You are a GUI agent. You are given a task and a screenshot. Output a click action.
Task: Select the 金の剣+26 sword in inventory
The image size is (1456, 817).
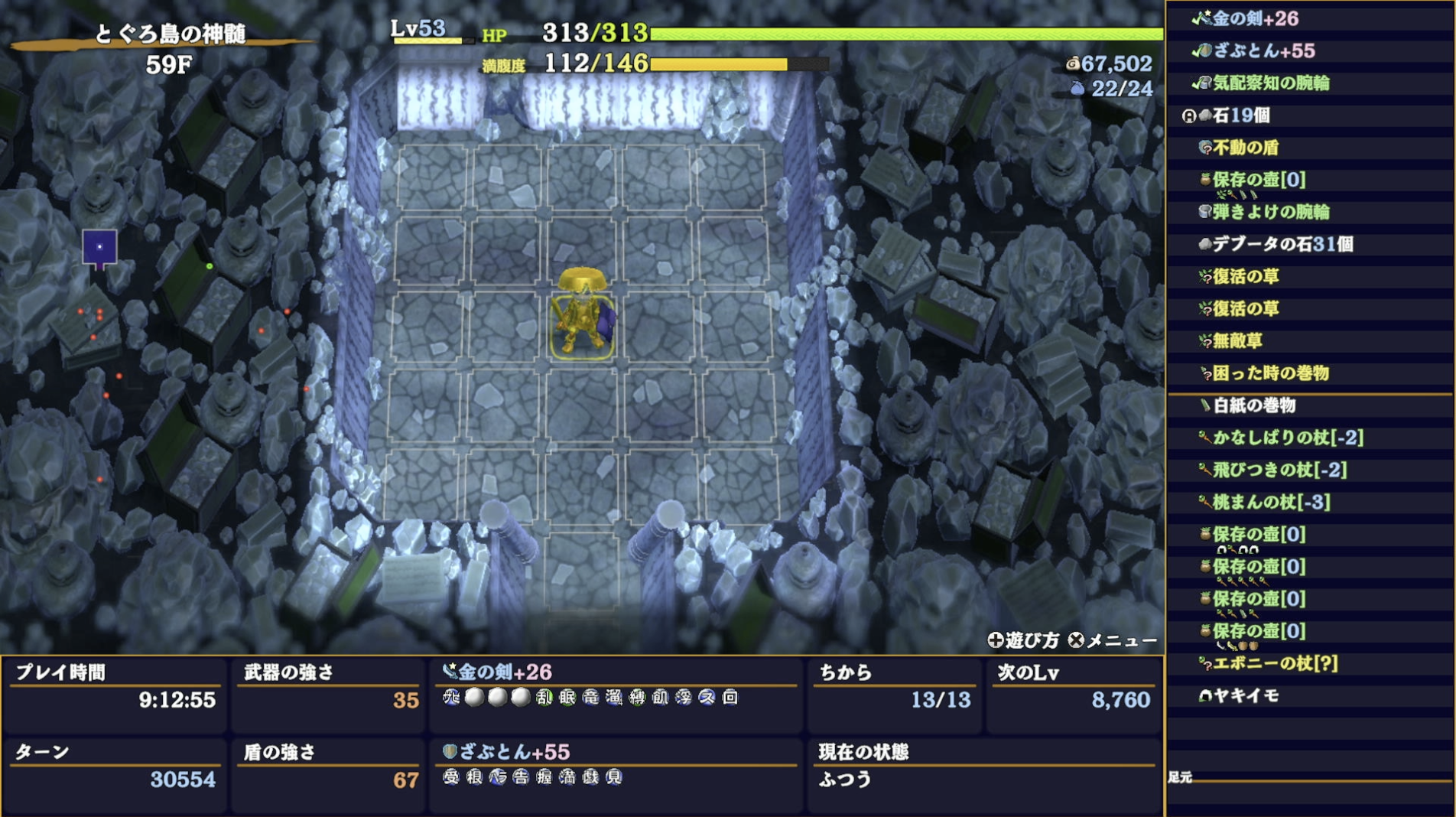[1254, 18]
